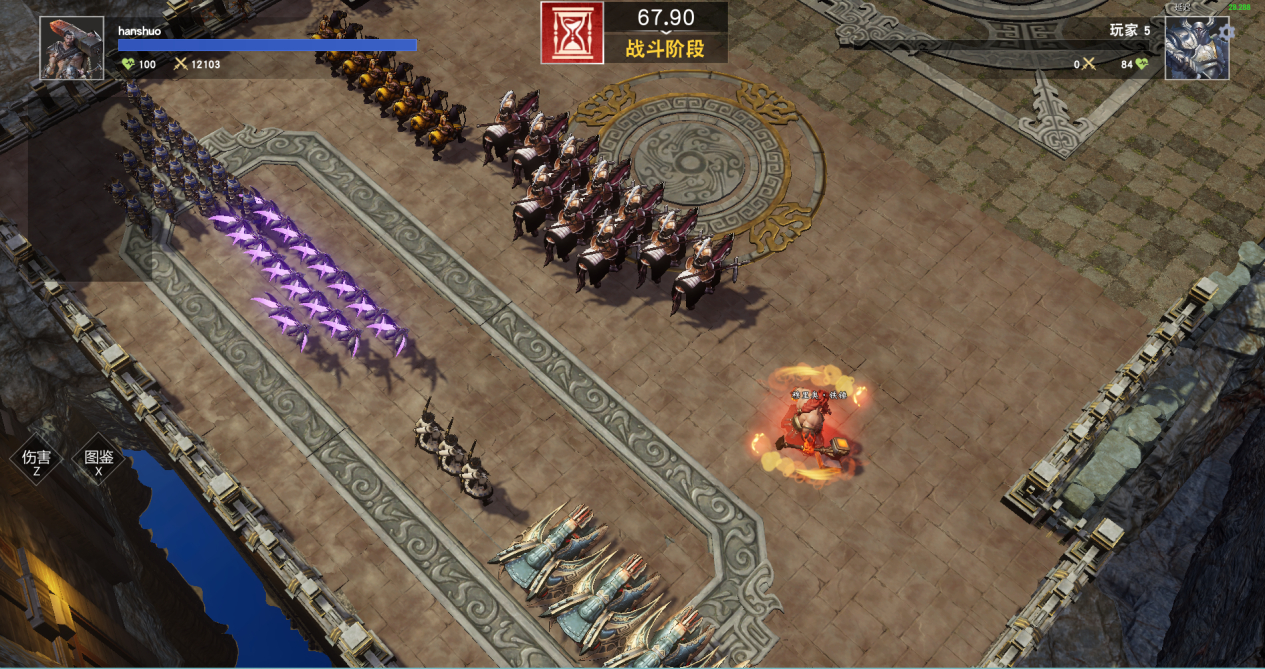1265x669 pixels.
Task: Click the red hourglass phase icon
Action: tap(572, 33)
